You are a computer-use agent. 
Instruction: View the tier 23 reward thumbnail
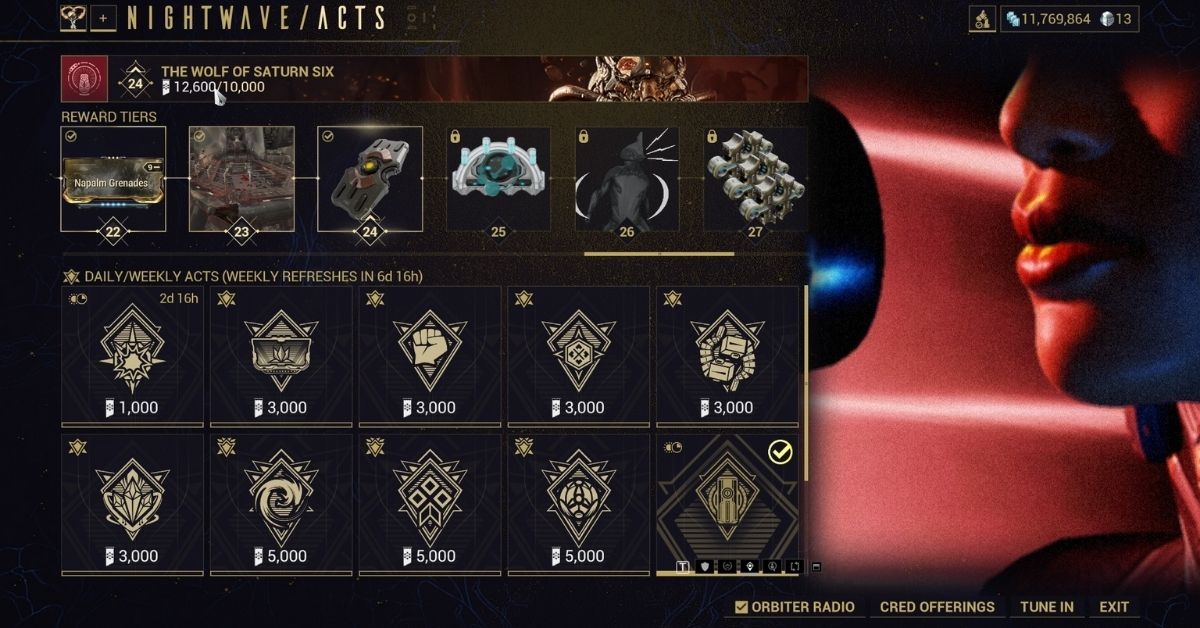tap(242, 178)
